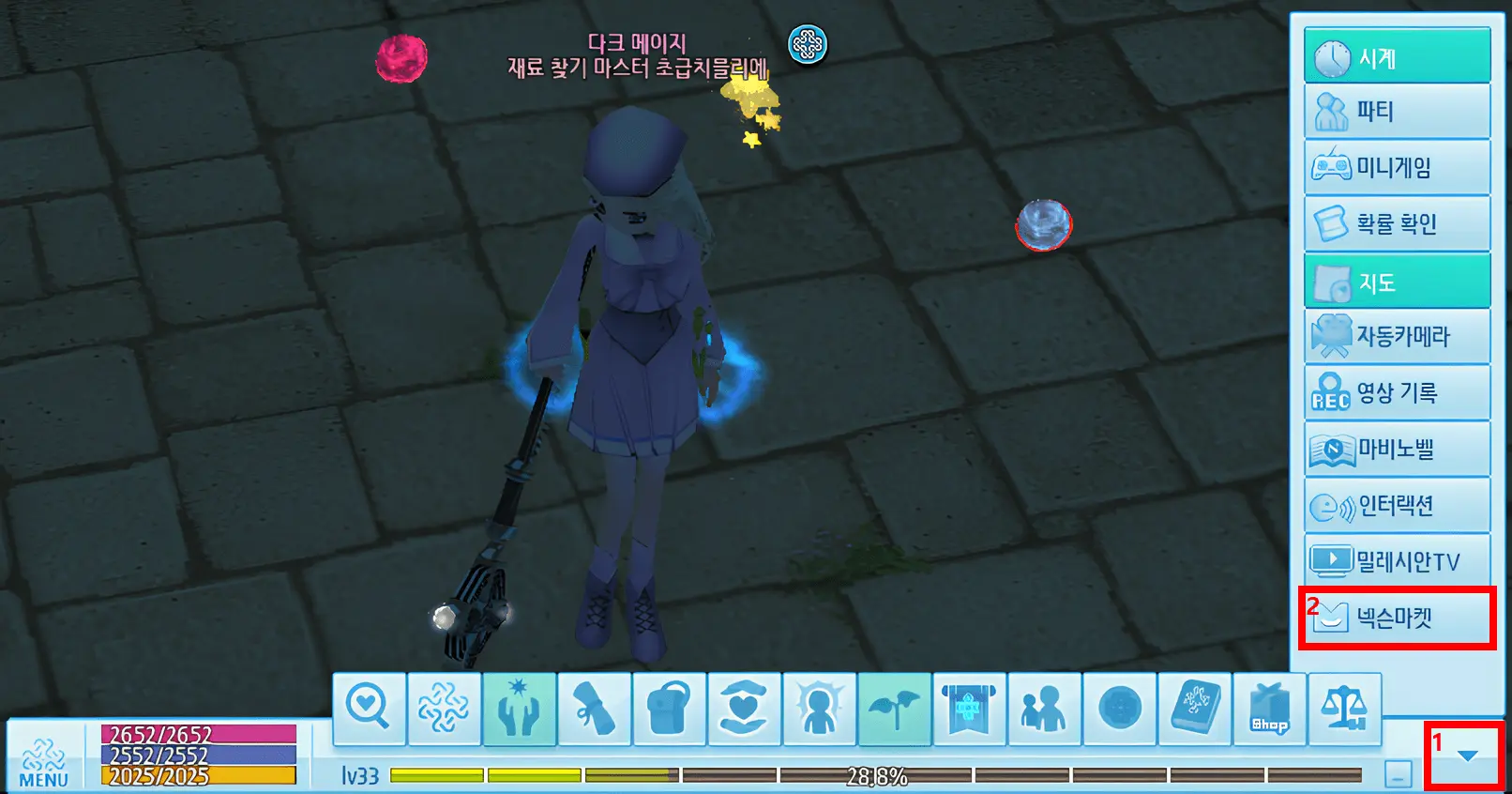Open the friends list icon with two people
Image resolution: width=1512 pixels, height=794 pixels.
click(x=1045, y=709)
